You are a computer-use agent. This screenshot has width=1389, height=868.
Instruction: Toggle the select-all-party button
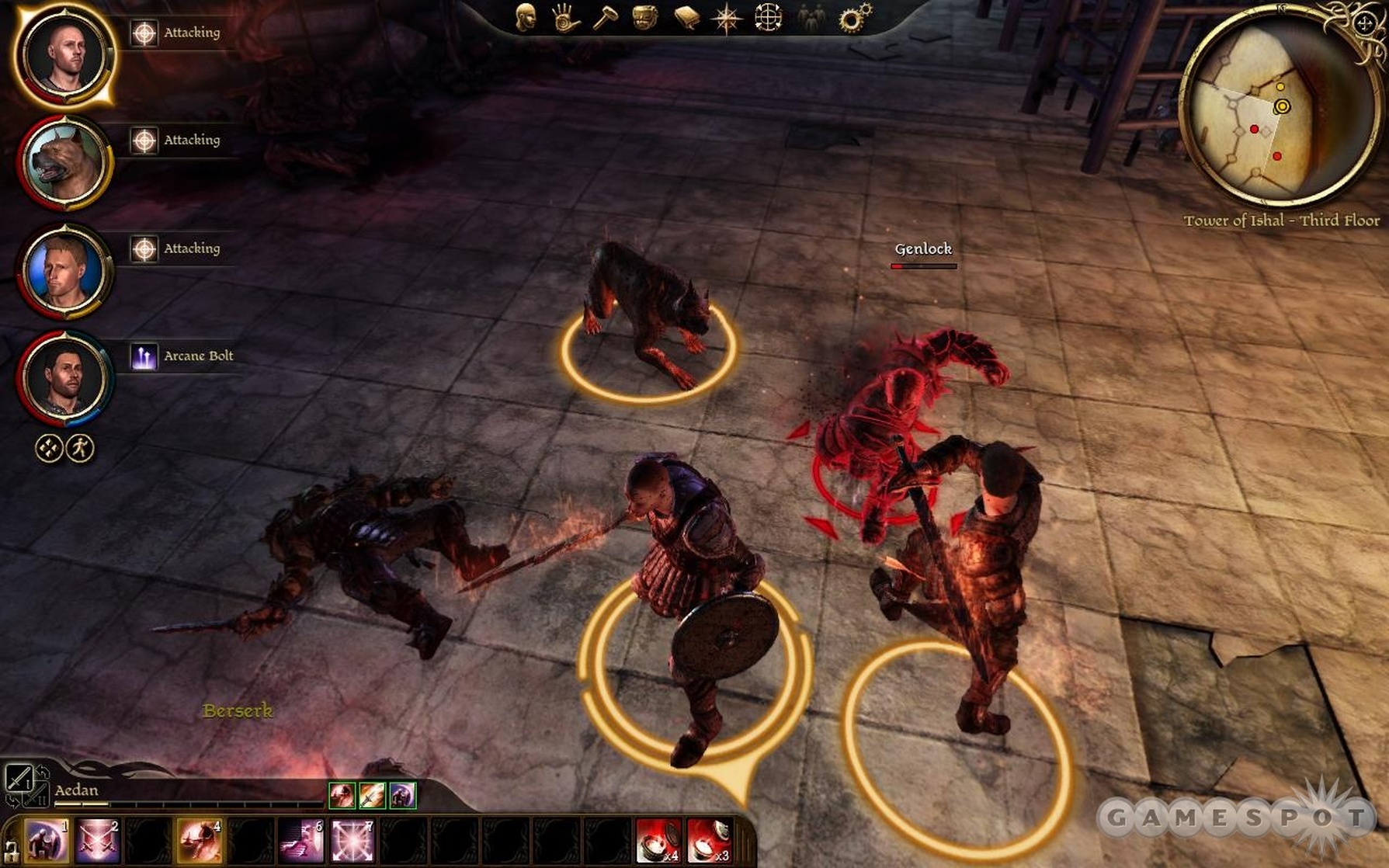(49, 448)
